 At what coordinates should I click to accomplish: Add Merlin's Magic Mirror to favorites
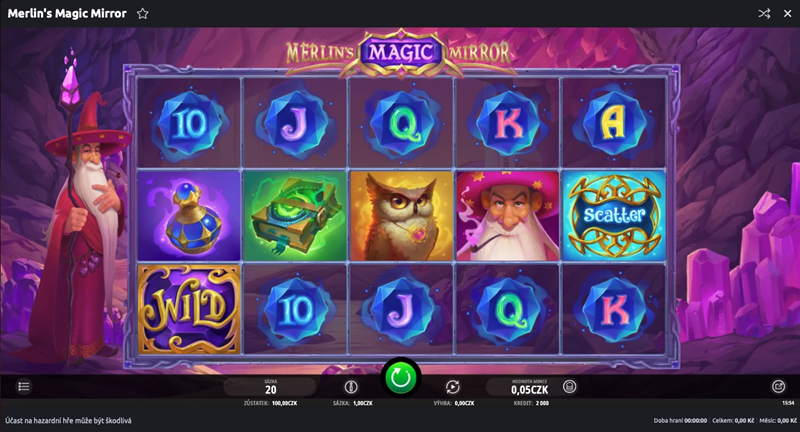click(x=143, y=14)
